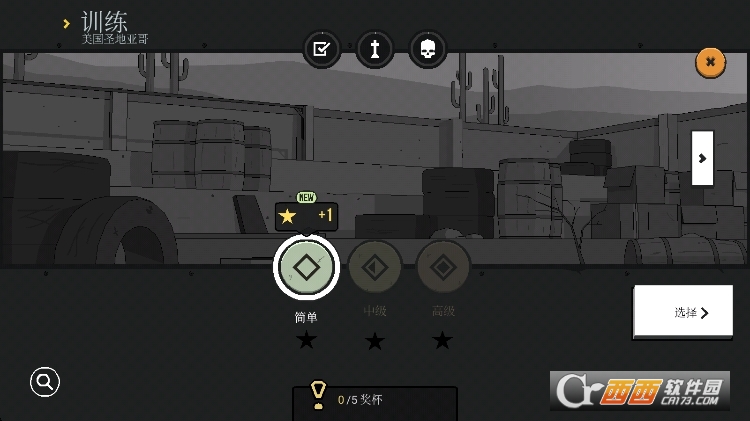This screenshot has width=750, height=421.
Task: Choose the 高级 advanced difficulty node
Action: click(443, 267)
